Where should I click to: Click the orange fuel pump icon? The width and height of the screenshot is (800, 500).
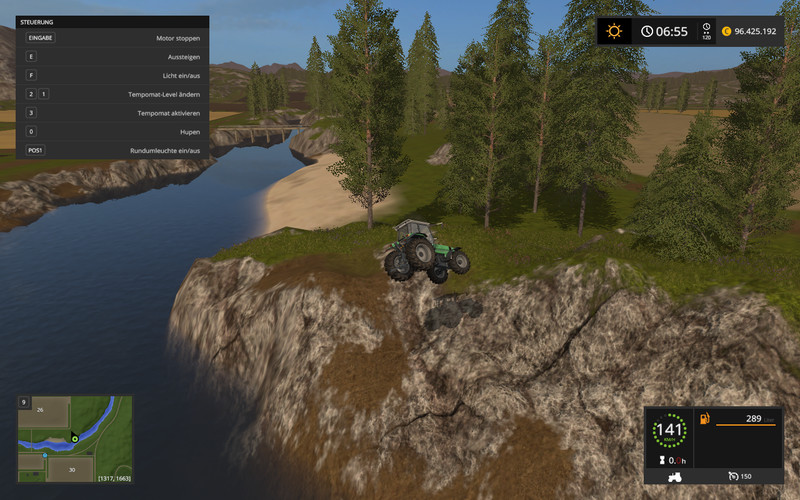705,417
